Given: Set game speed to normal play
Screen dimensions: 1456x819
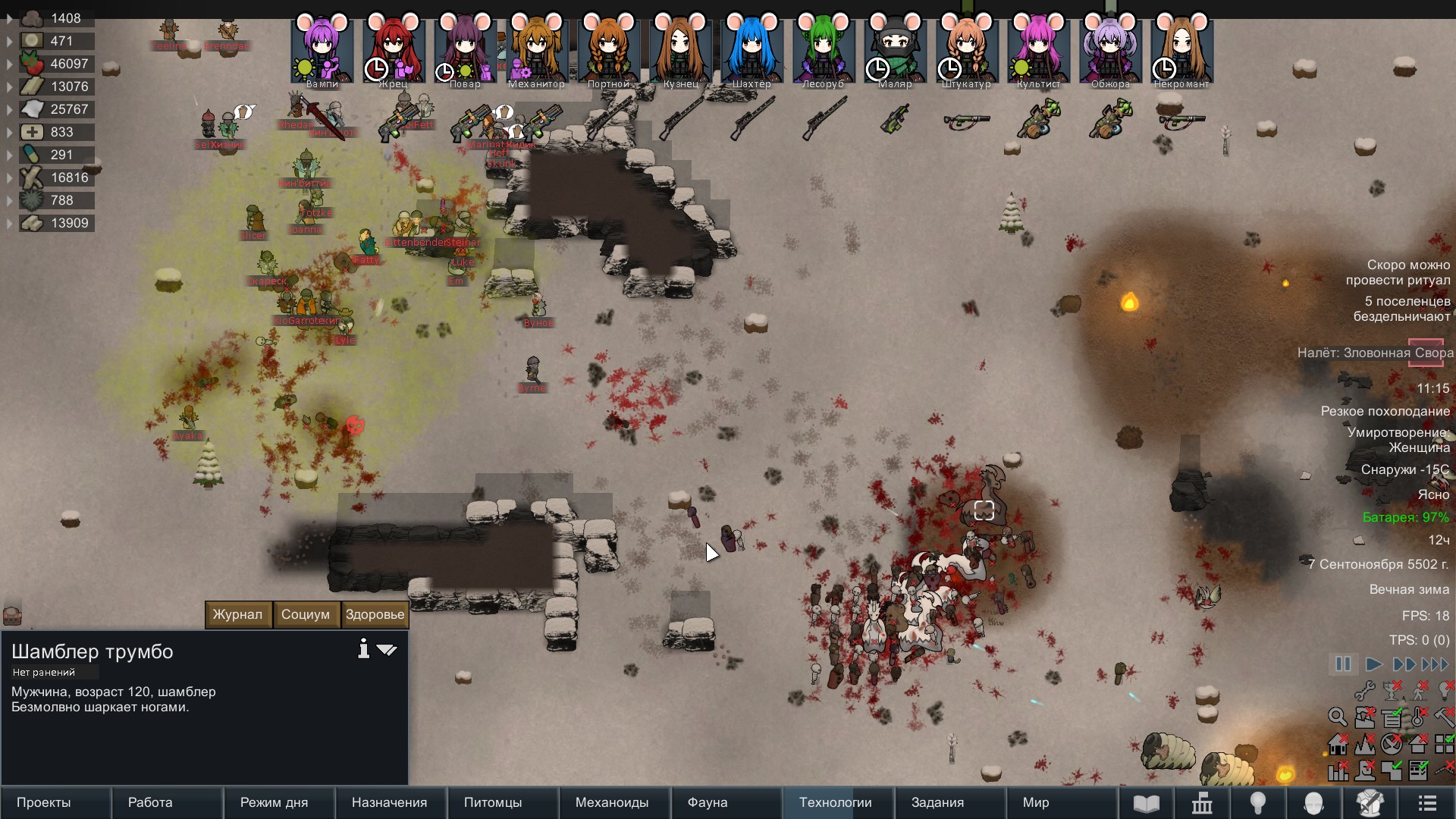Looking at the screenshot, I should pos(1373,664).
